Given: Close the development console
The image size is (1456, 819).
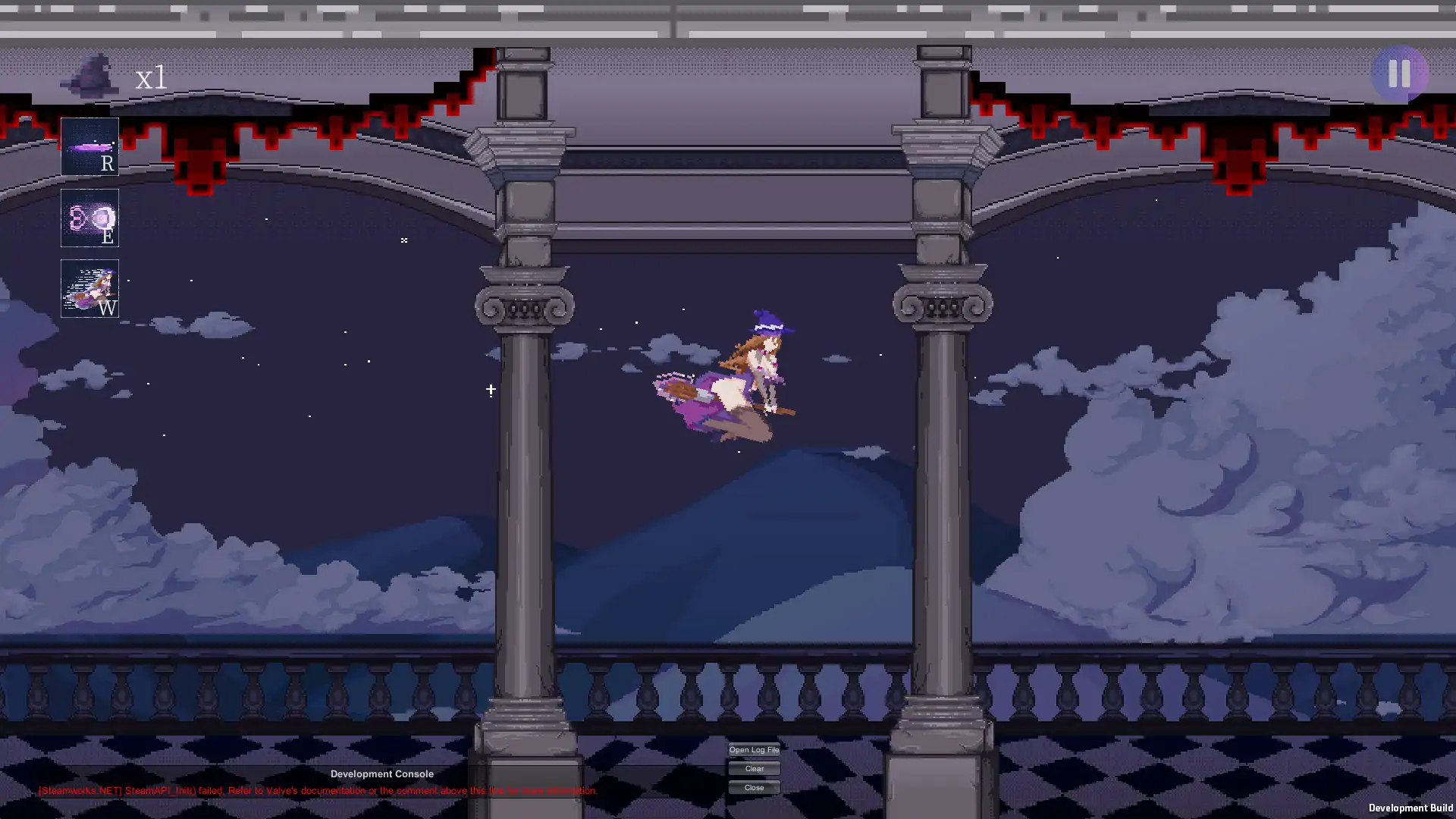Looking at the screenshot, I should pos(754,787).
